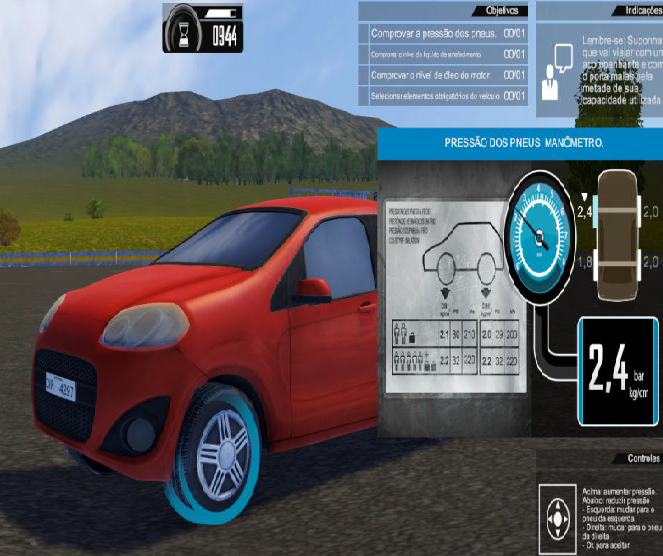
Task: Select the 1,8 tire on the car diagram
Action: [598, 262]
